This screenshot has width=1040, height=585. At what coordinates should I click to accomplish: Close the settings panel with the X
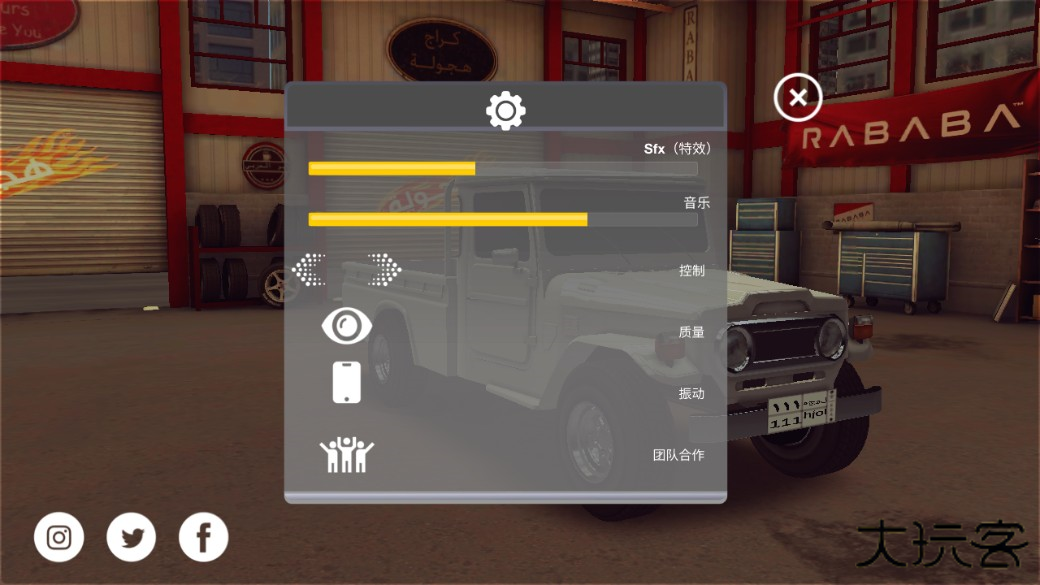[x=798, y=98]
